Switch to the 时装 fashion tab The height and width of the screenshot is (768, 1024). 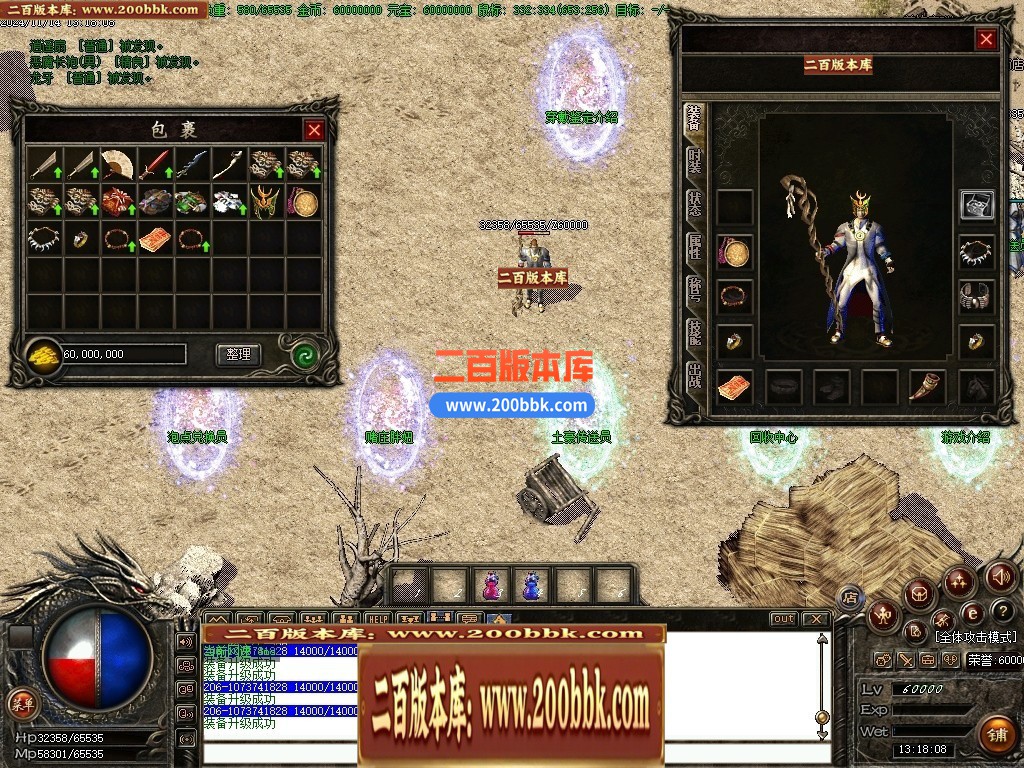click(x=694, y=161)
